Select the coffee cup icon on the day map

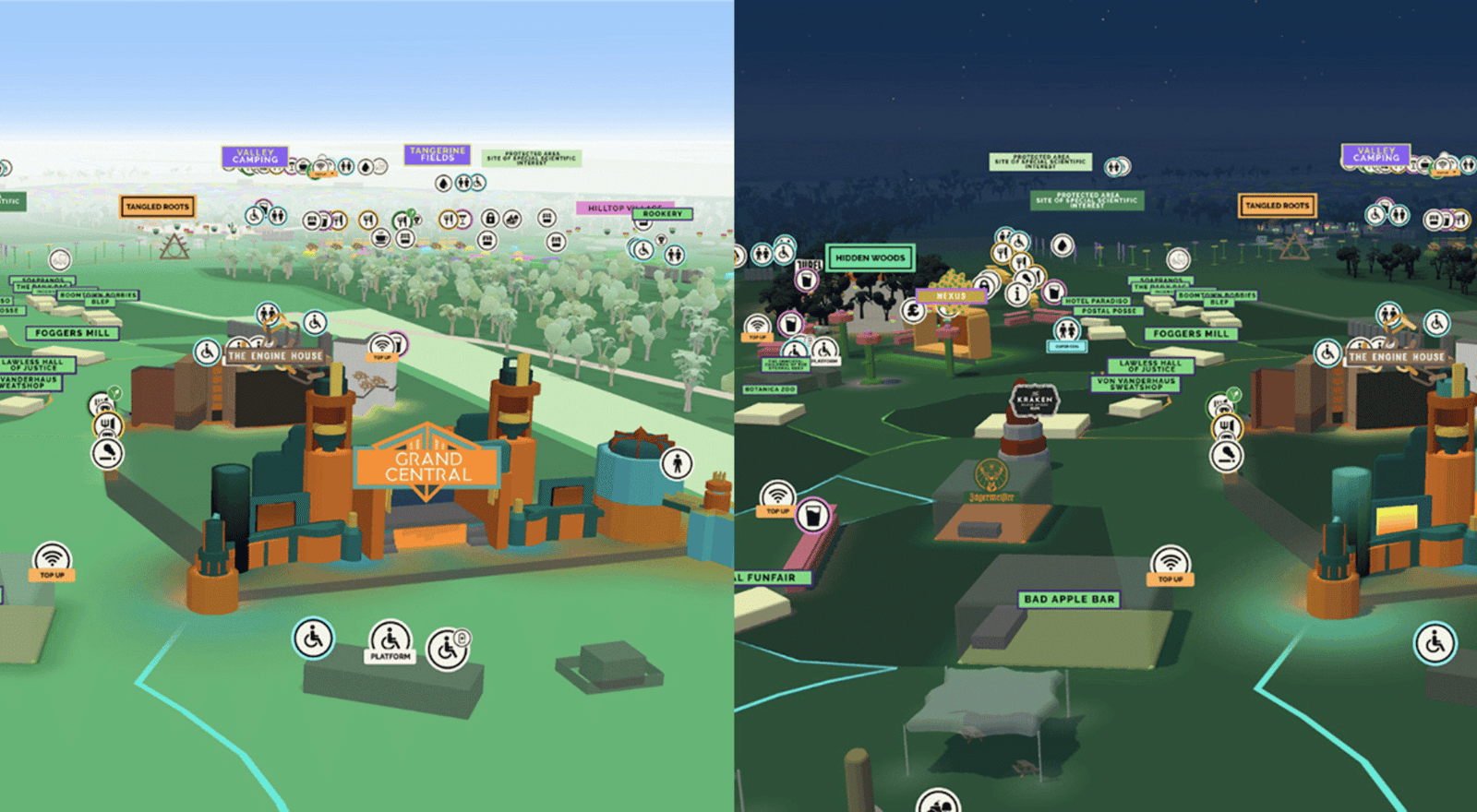point(380,238)
